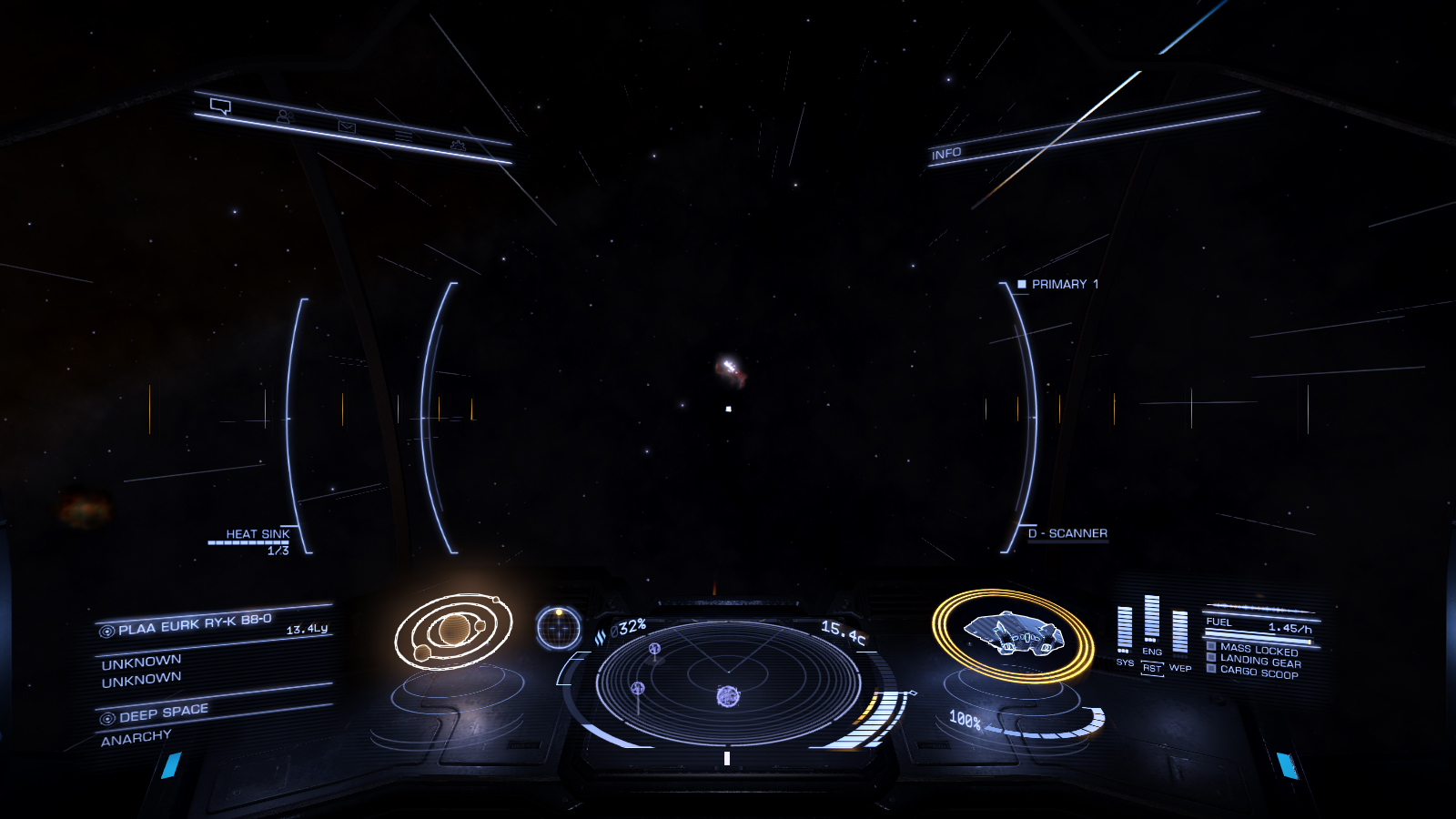Screen dimensions: 1456x819
Task: Click the navigation compass dial
Action: [x=559, y=628]
